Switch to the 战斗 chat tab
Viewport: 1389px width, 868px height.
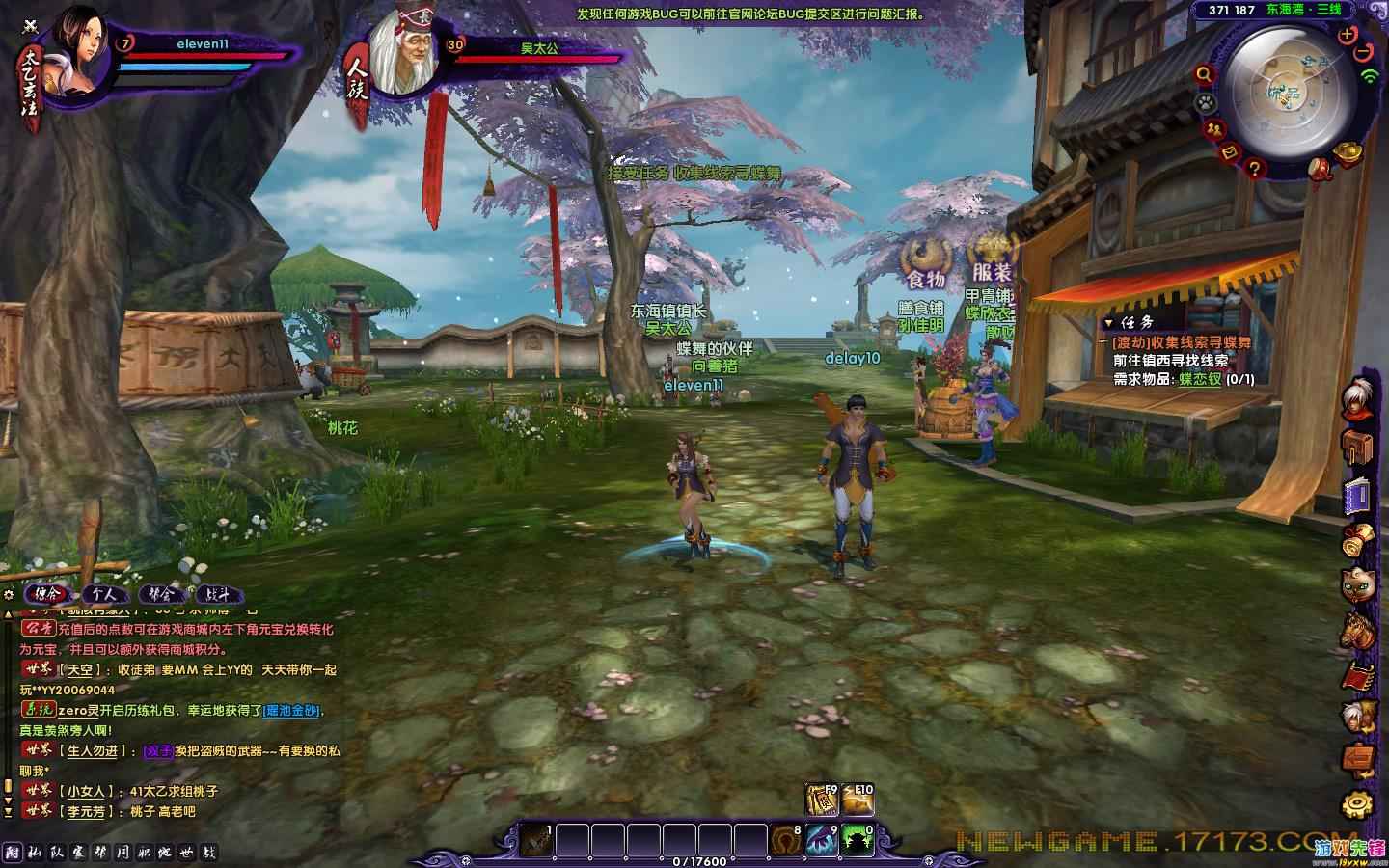tap(218, 595)
